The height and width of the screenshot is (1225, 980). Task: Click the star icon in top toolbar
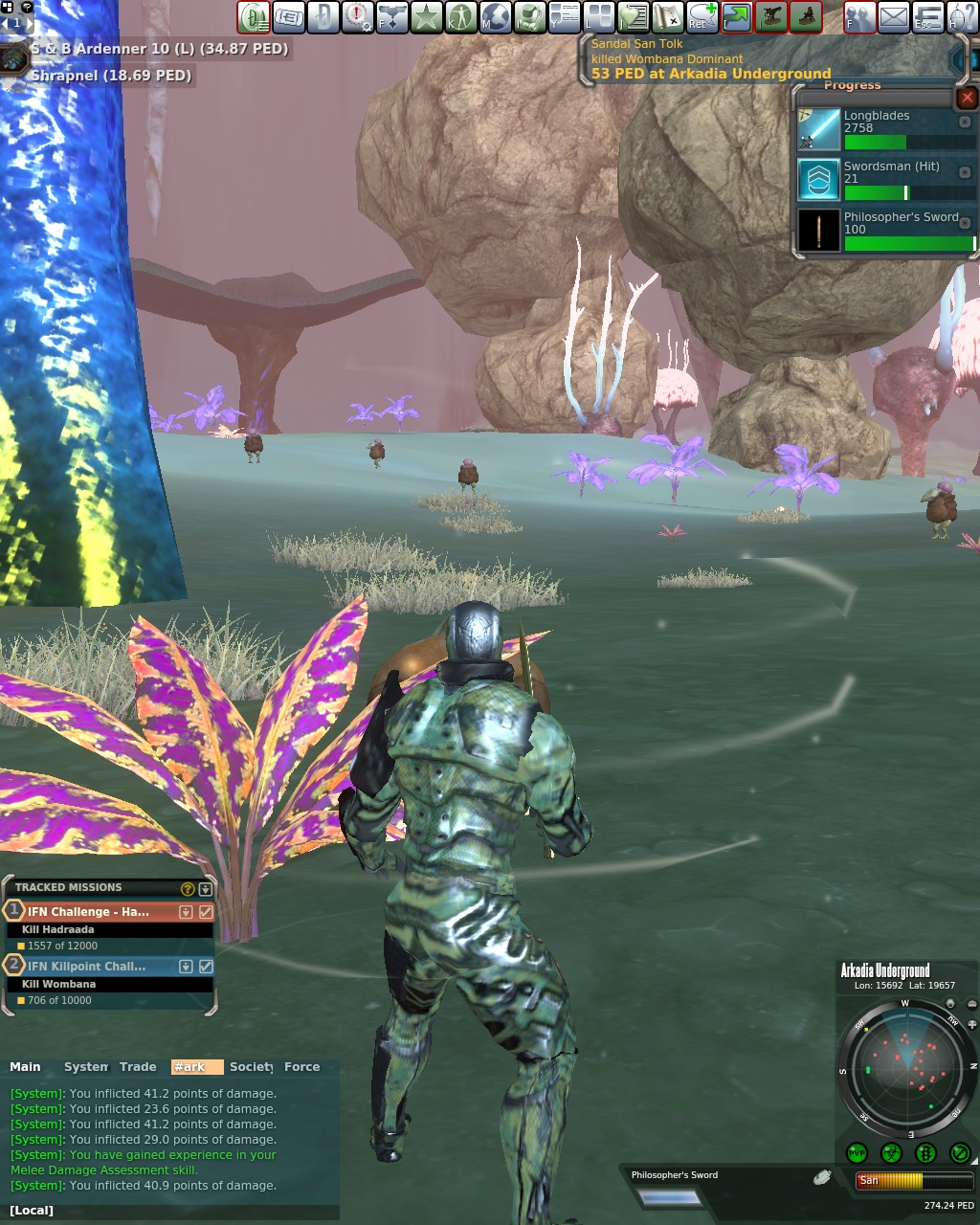426,17
